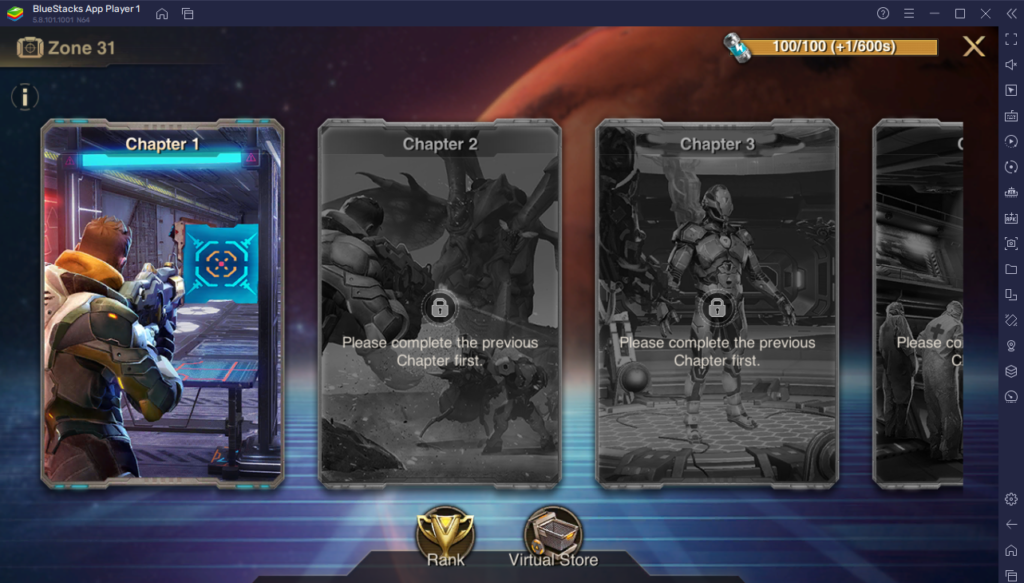This screenshot has height=583, width=1024.
Task: Show the info panel via the i icon
Action: pos(24,97)
